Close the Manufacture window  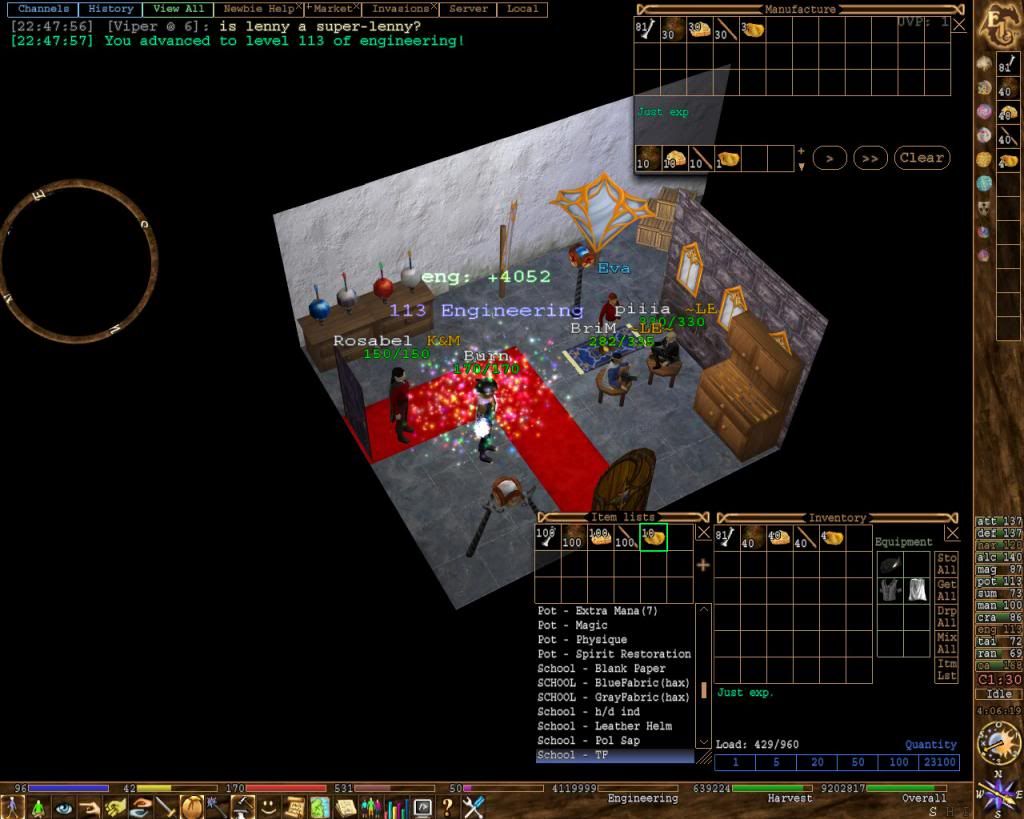(958, 25)
